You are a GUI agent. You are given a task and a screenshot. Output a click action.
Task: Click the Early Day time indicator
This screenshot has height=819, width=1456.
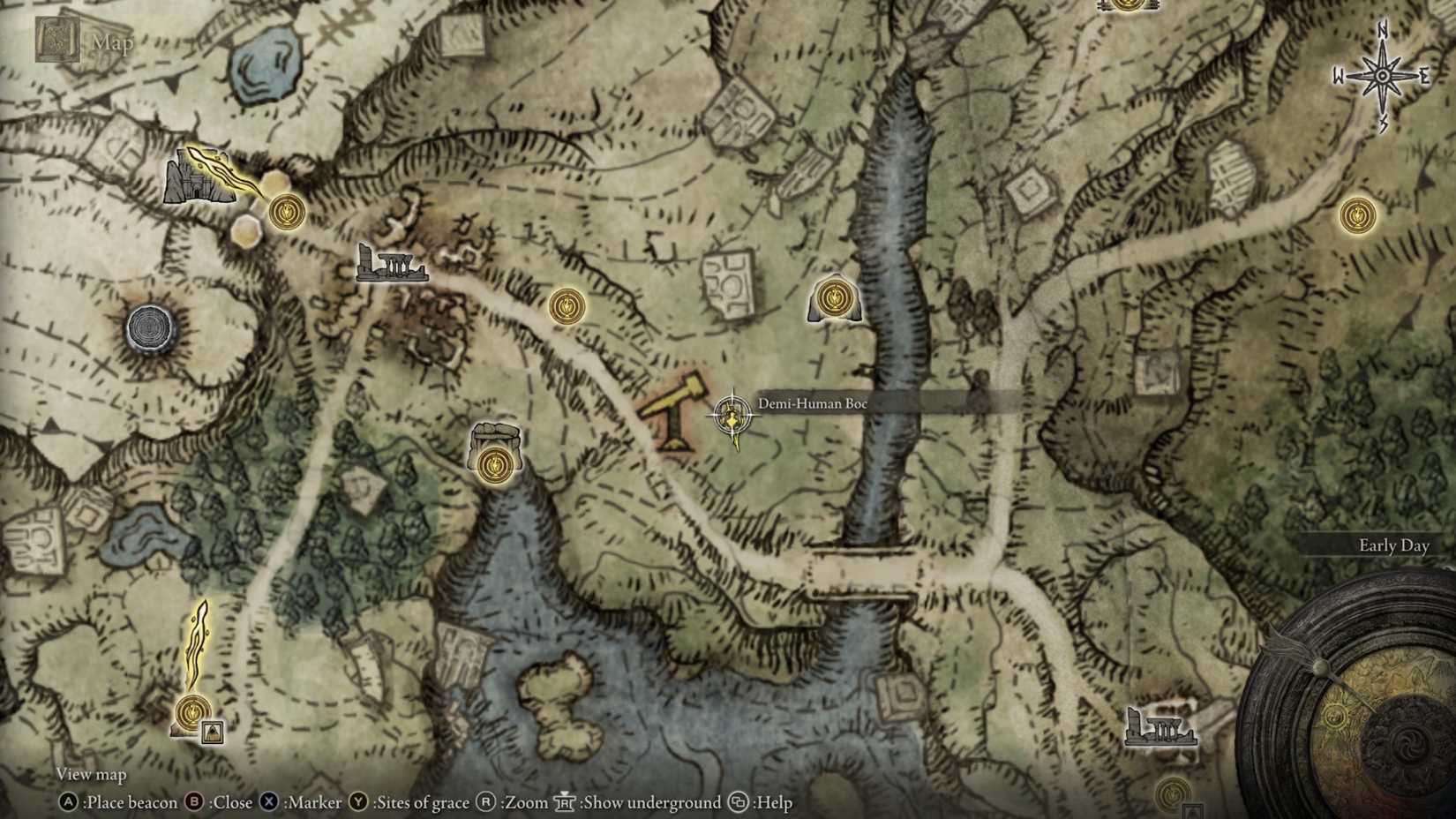(x=1393, y=546)
